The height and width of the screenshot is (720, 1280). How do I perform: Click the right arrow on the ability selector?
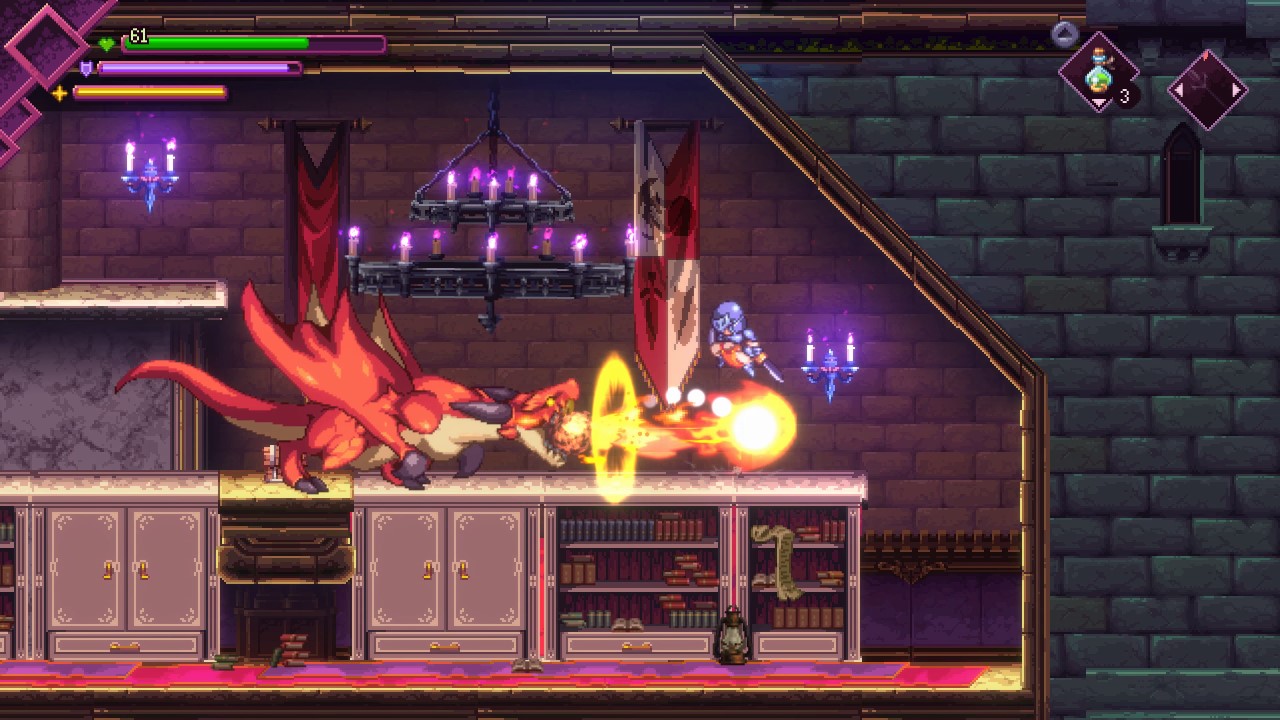pyautogui.click(x=1235, y=88)
